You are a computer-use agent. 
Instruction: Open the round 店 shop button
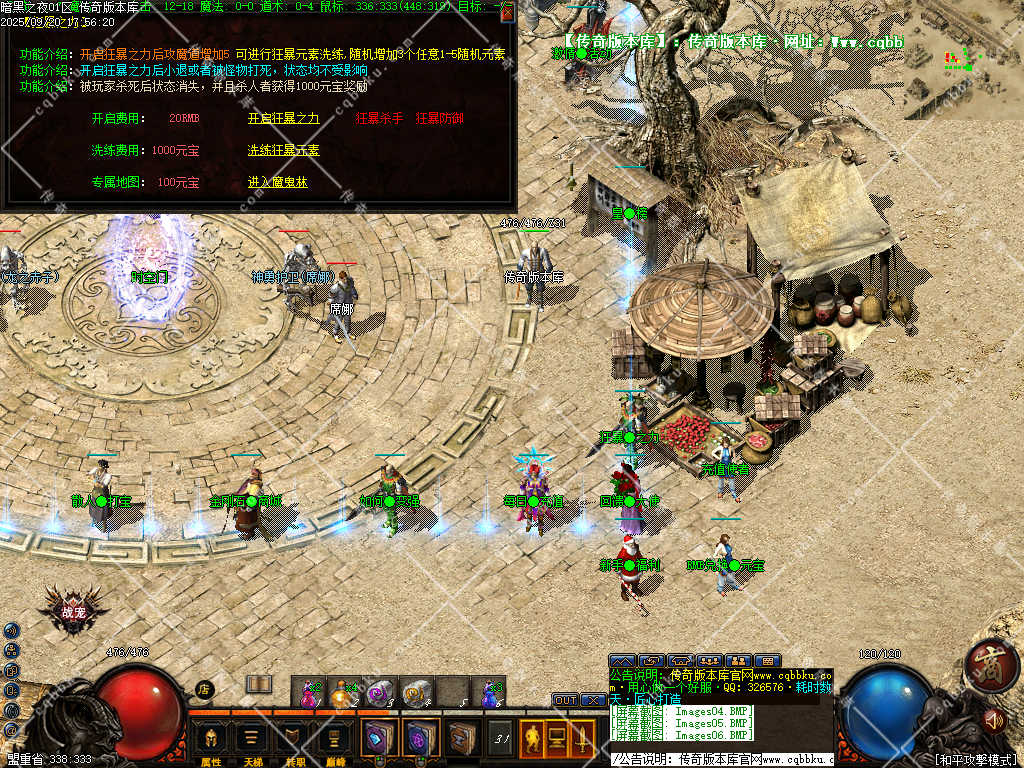[x=204, y=688]
